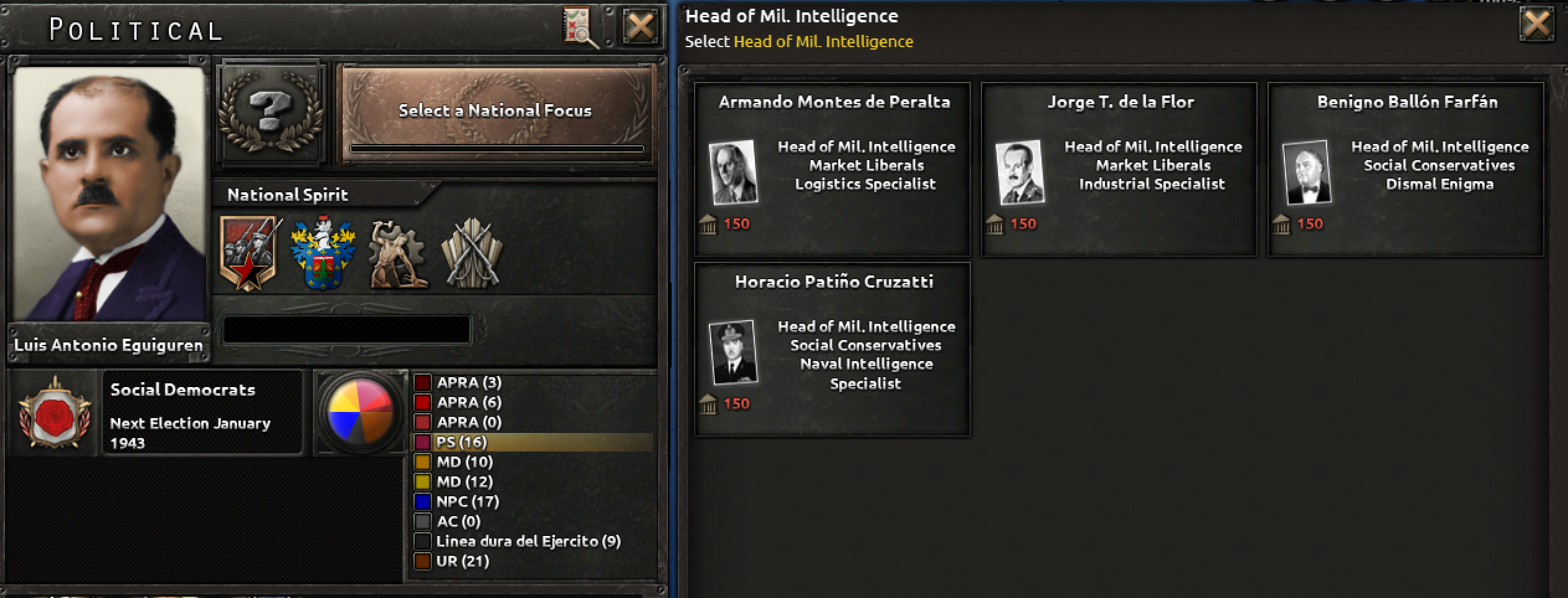Click the political party pie chart
This screenshot has width=1568, height=598.
(359, 413)
